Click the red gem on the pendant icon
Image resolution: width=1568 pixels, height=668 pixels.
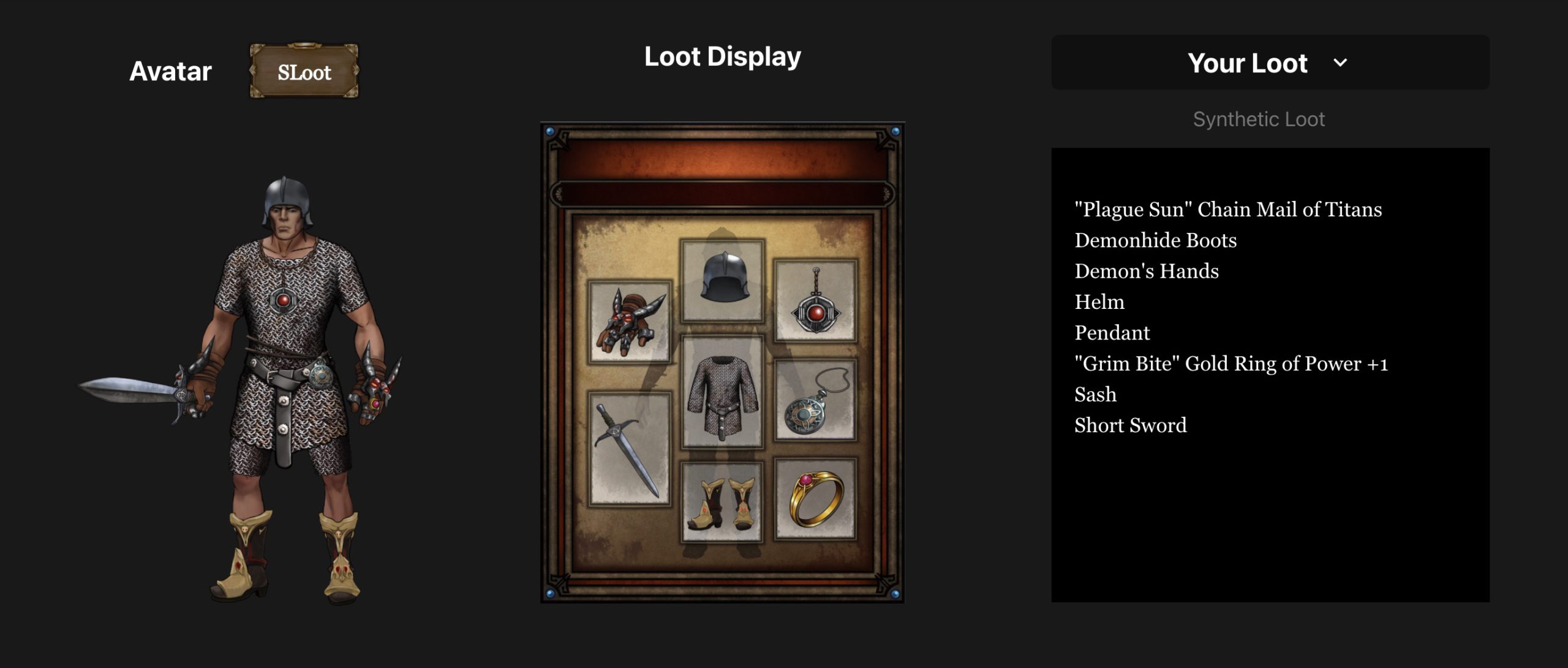[x=816, y=313]
